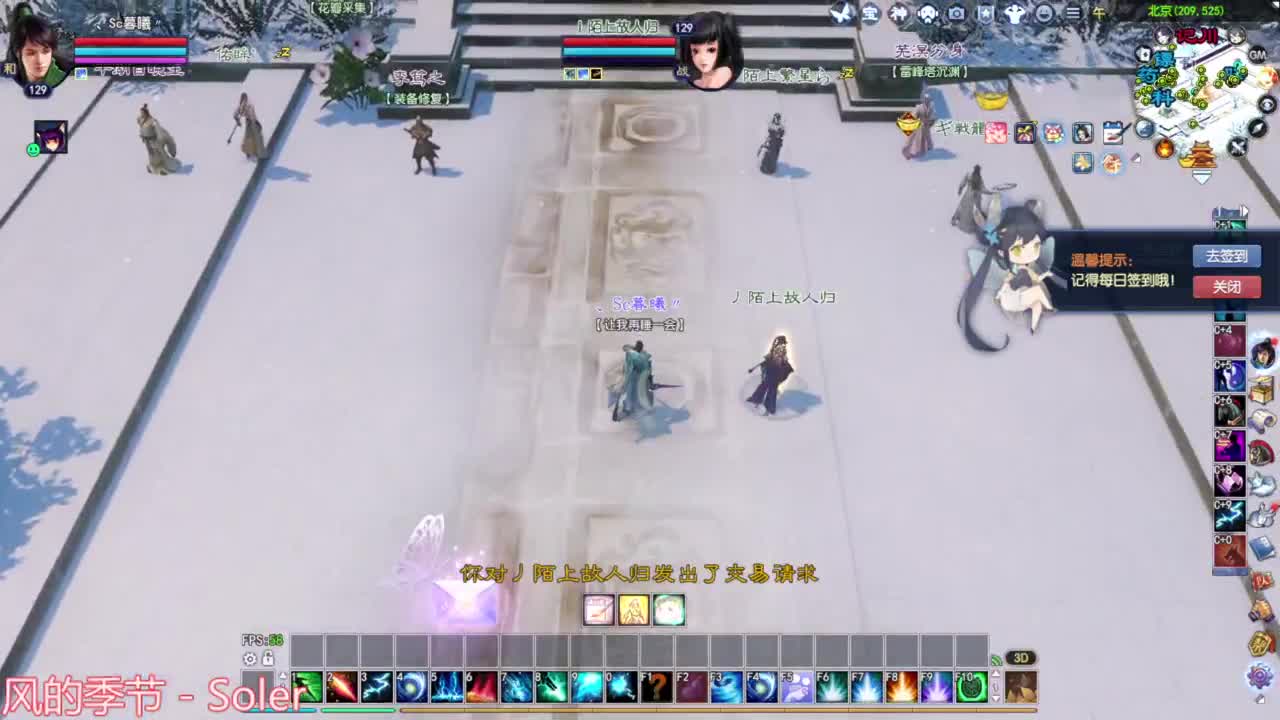Toggle the hotbar lock padlock
Image resolution: width=1280 pixels, height=720 pixels.
(268, 659)
